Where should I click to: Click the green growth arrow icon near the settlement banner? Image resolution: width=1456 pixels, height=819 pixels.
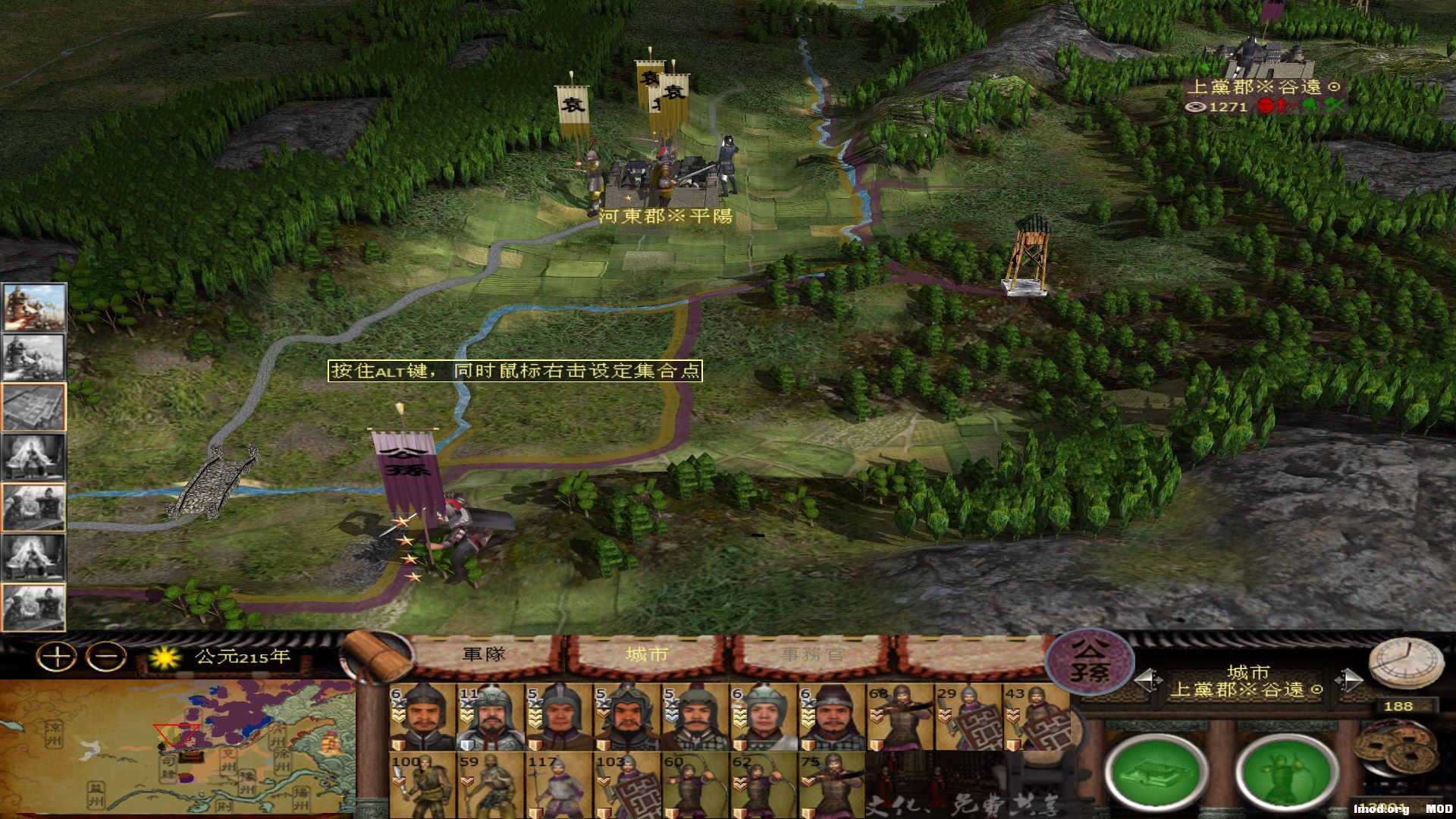click(x=1311, y=105)
